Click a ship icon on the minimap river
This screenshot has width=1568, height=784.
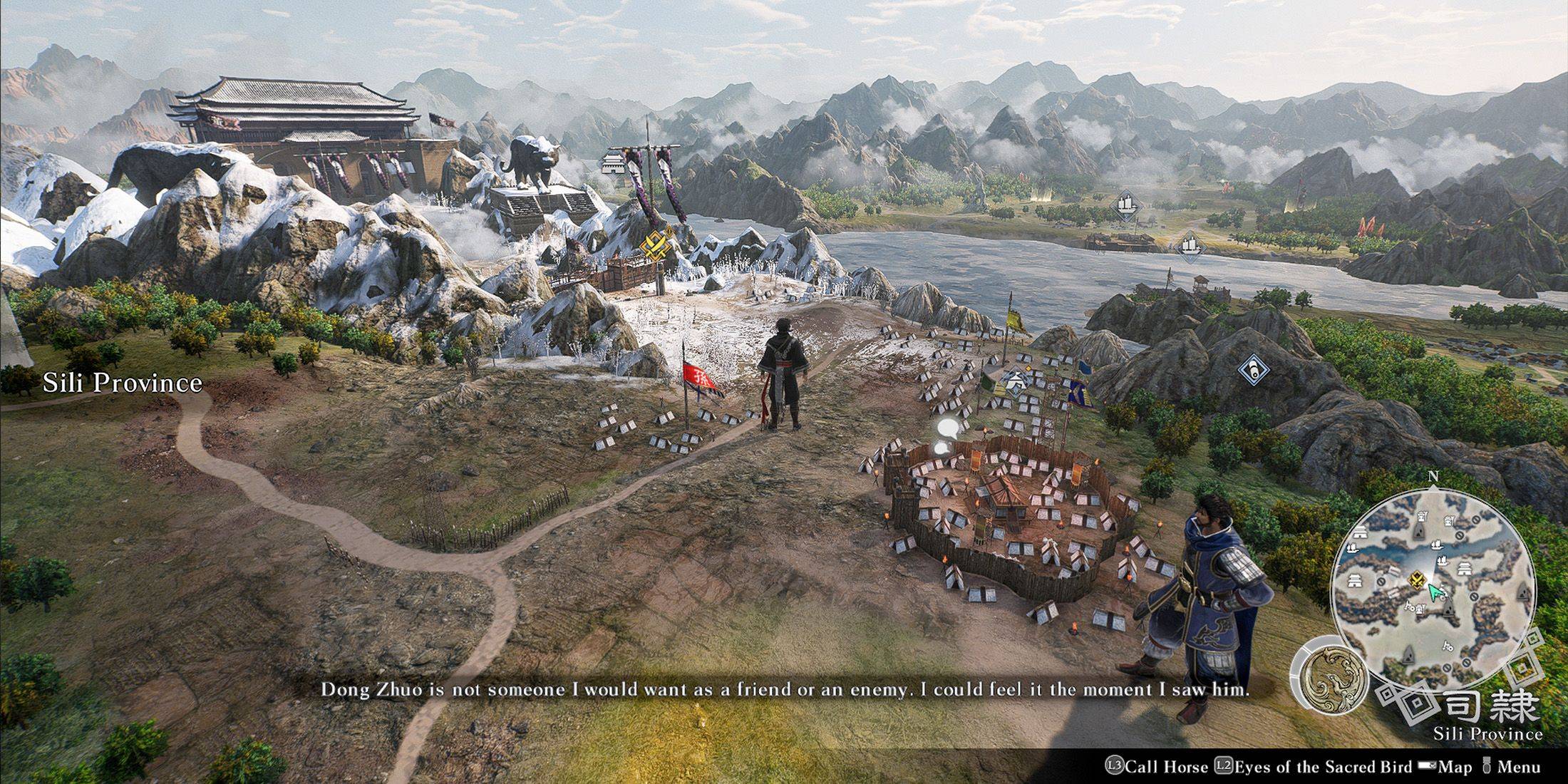point(1437,546)
